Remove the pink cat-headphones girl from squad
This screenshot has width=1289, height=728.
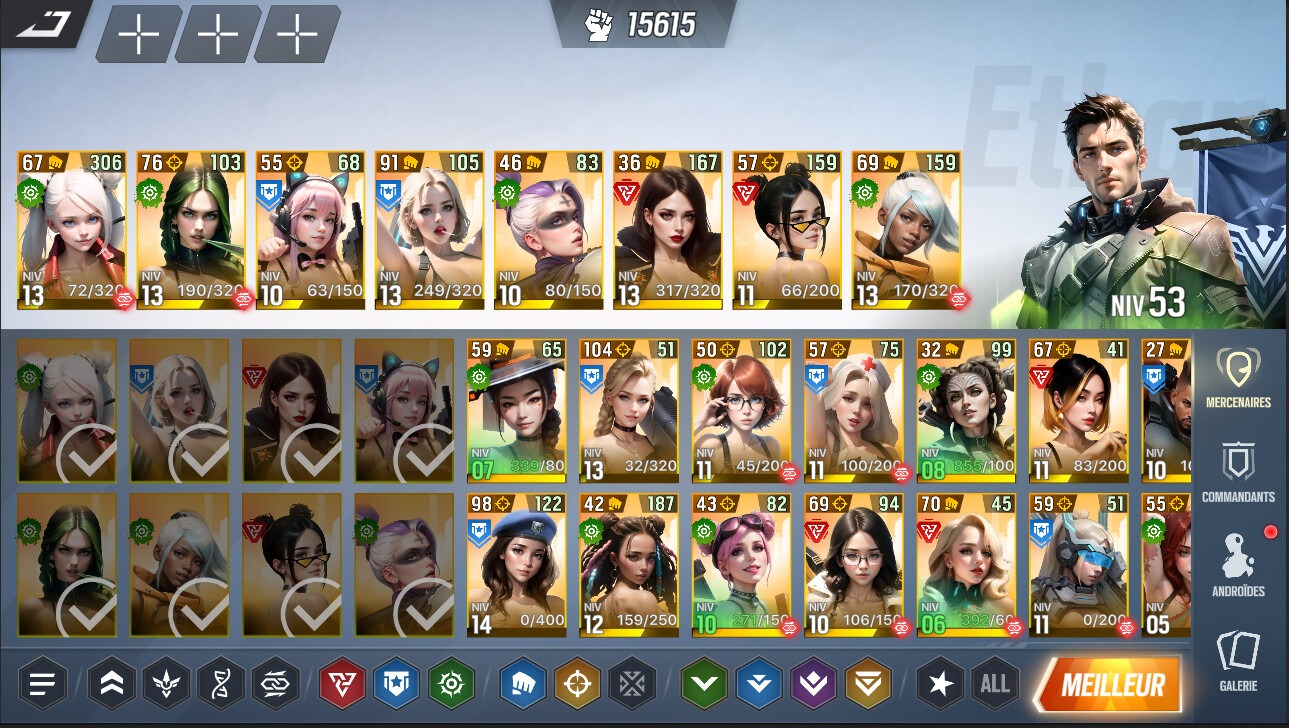click(x=309, y=230)
